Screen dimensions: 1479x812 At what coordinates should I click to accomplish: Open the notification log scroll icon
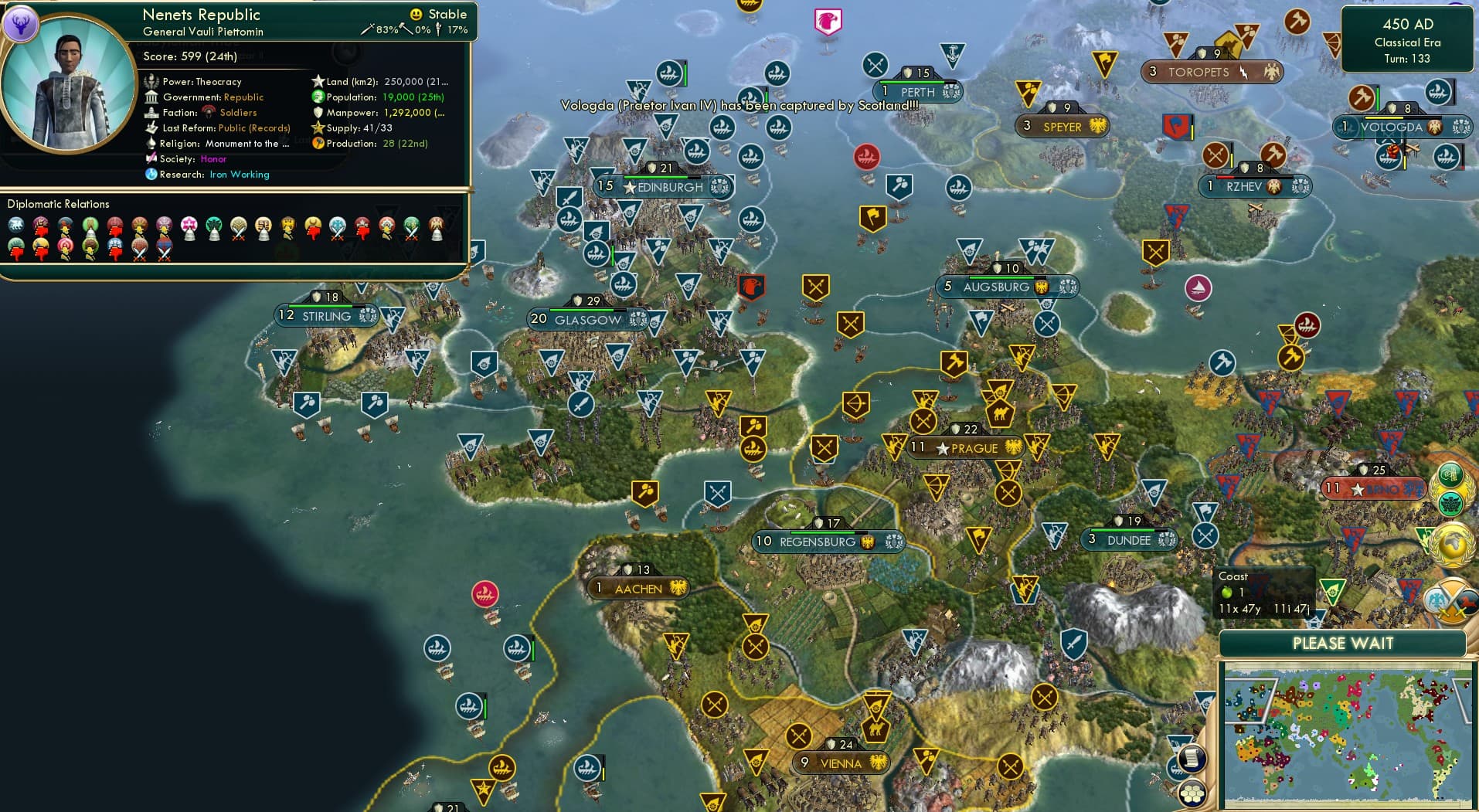coord(1192,757)
